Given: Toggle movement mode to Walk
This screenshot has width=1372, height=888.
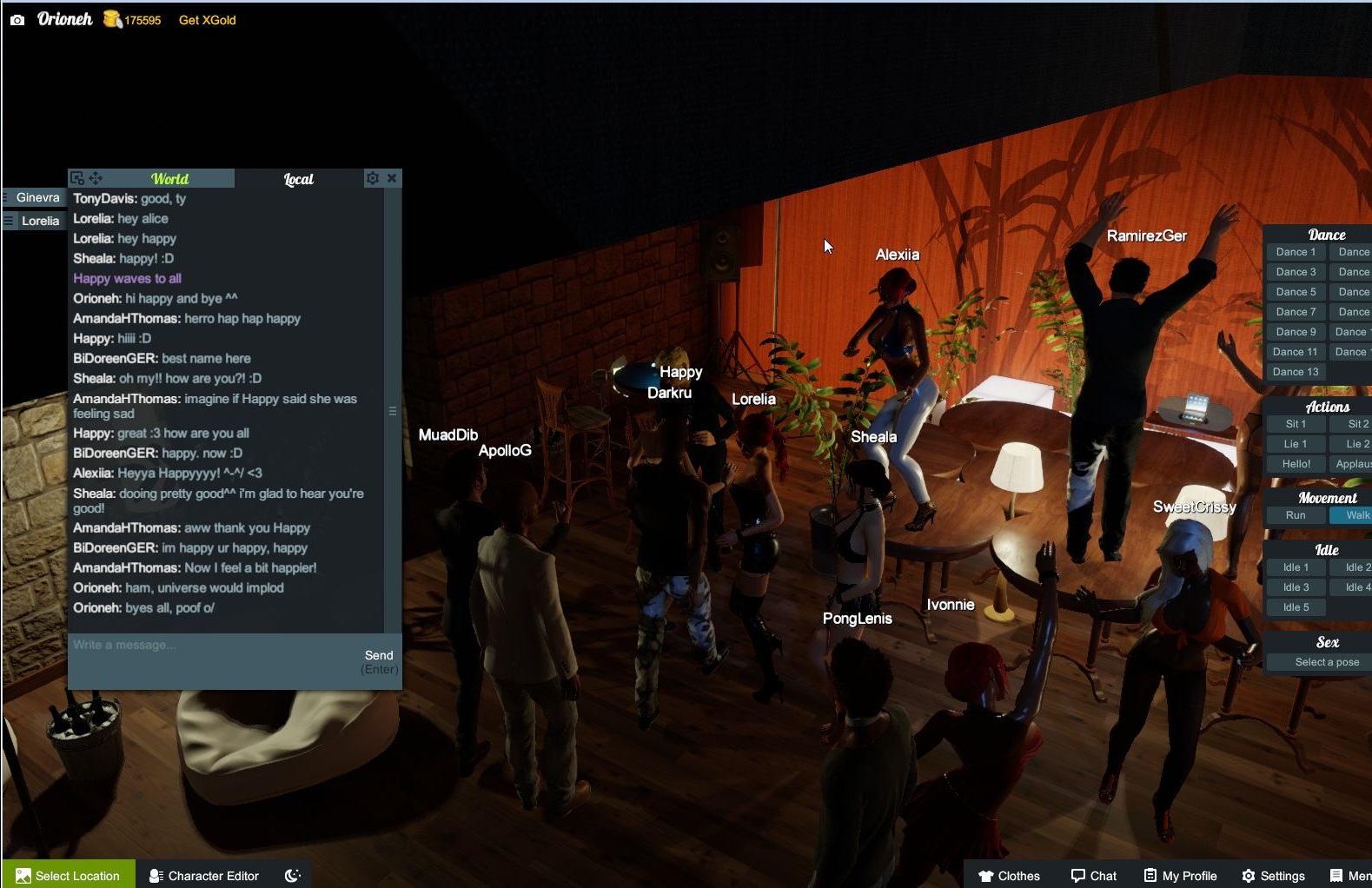Looking at the screenshot, I should [x=1354, y=514].
